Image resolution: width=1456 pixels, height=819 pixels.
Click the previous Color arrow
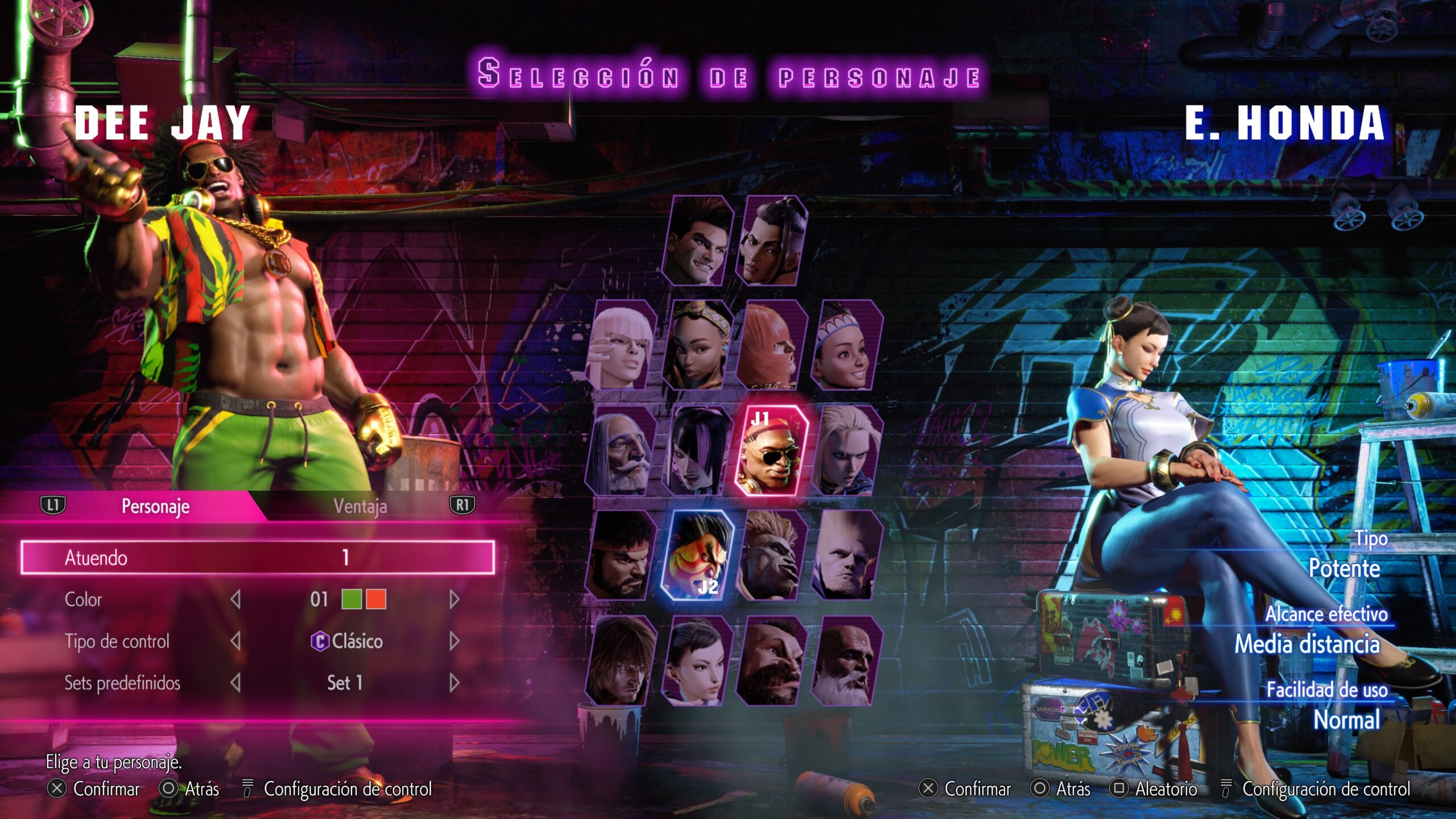coord(235,599)
